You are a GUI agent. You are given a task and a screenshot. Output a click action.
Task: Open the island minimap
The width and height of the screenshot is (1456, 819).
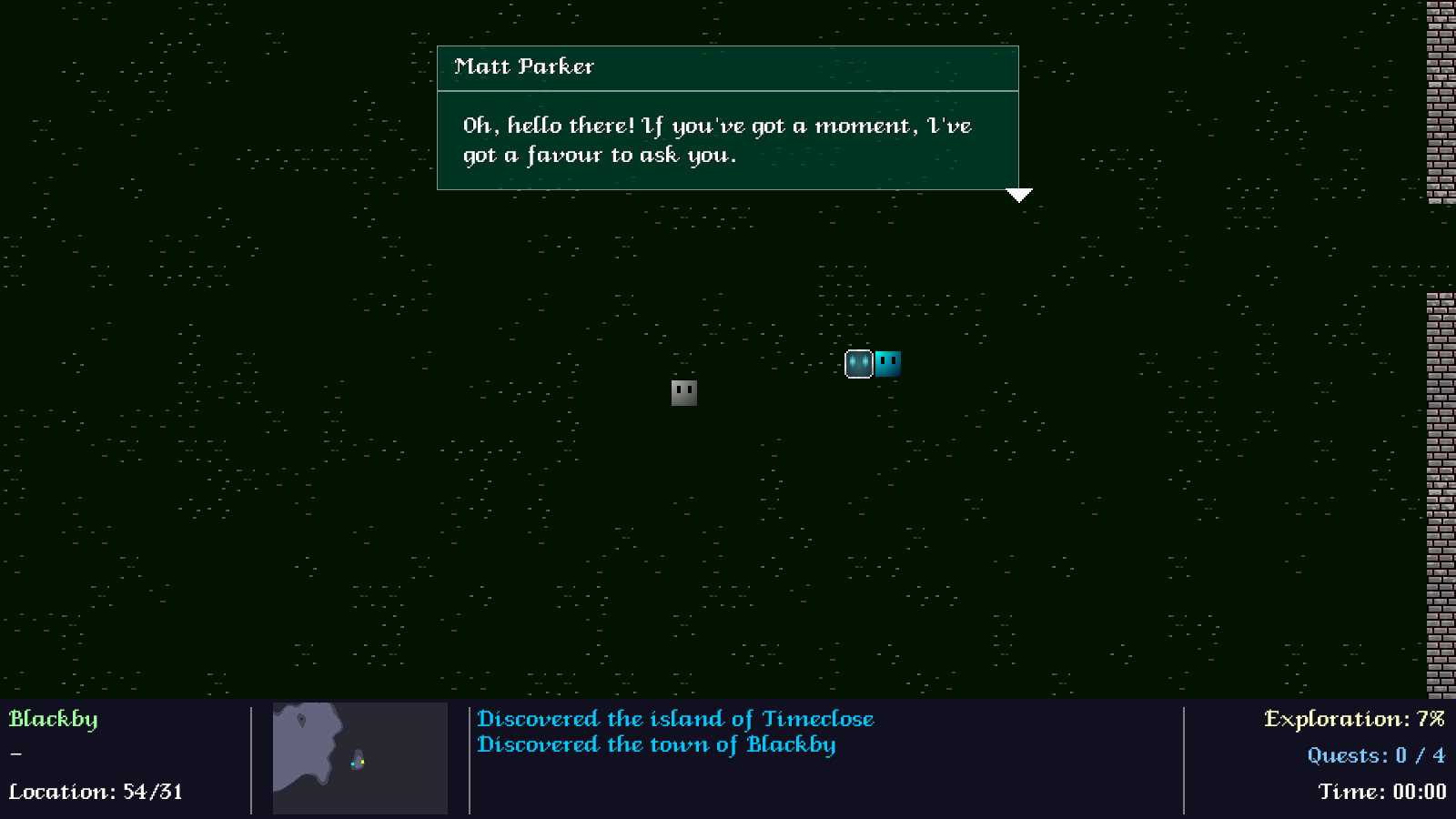(x=359, y=758)
